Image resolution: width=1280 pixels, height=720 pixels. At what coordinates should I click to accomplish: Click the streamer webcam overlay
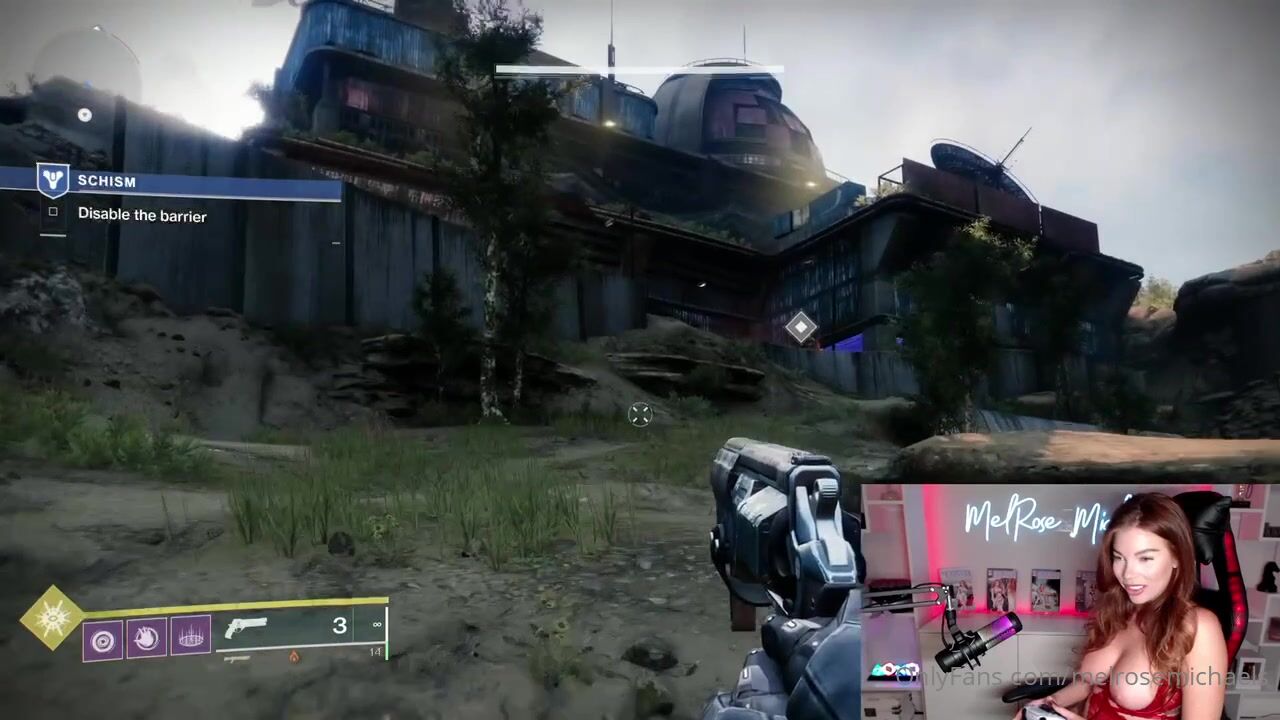point(1070,602)
